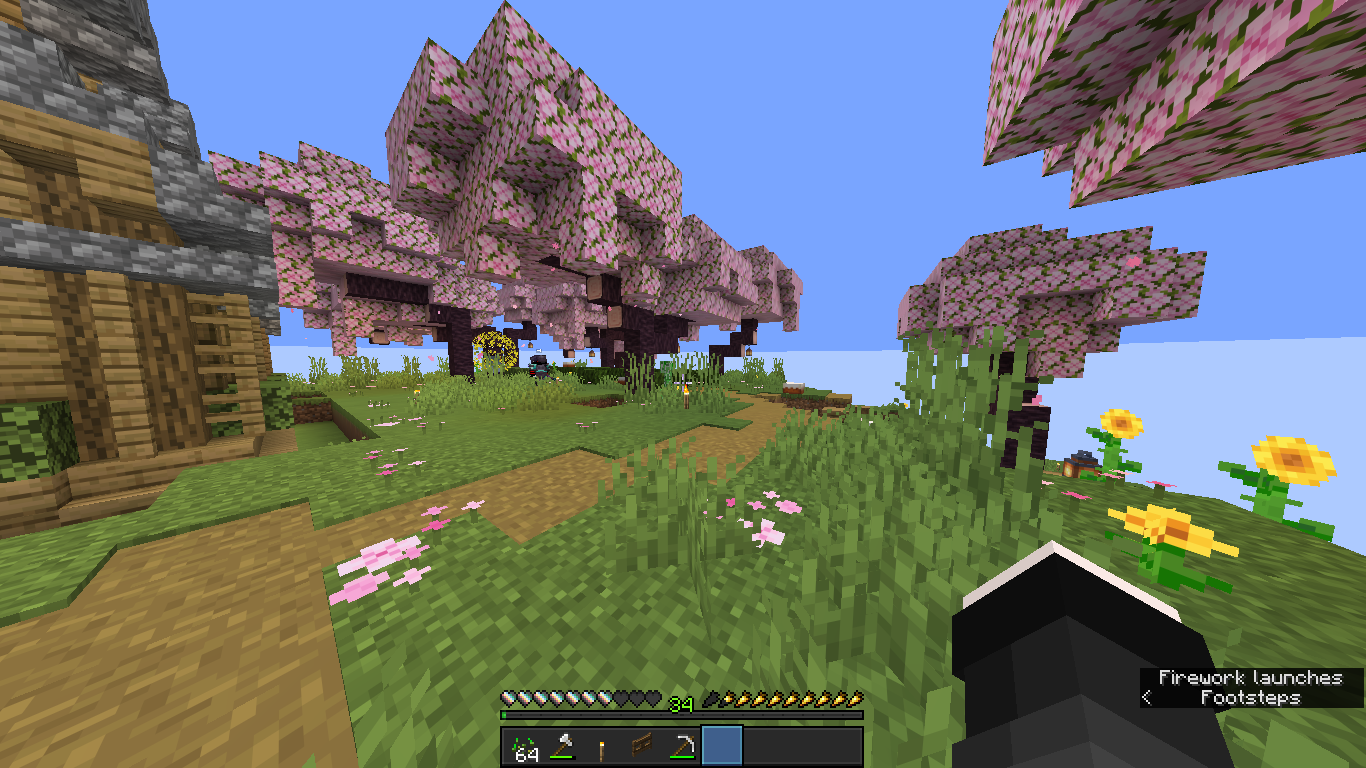Image resolution: width=1366 pixels, height=768 pixels.
Task: Equip the iron pickaxe from the hotbar
Action: [x=682, y=747]
